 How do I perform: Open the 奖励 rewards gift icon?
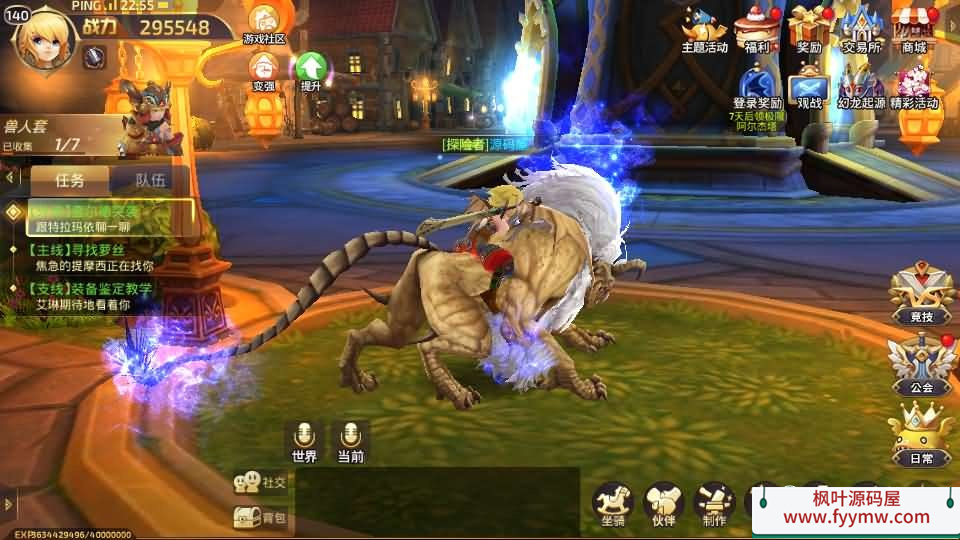(x=809, y=28)
